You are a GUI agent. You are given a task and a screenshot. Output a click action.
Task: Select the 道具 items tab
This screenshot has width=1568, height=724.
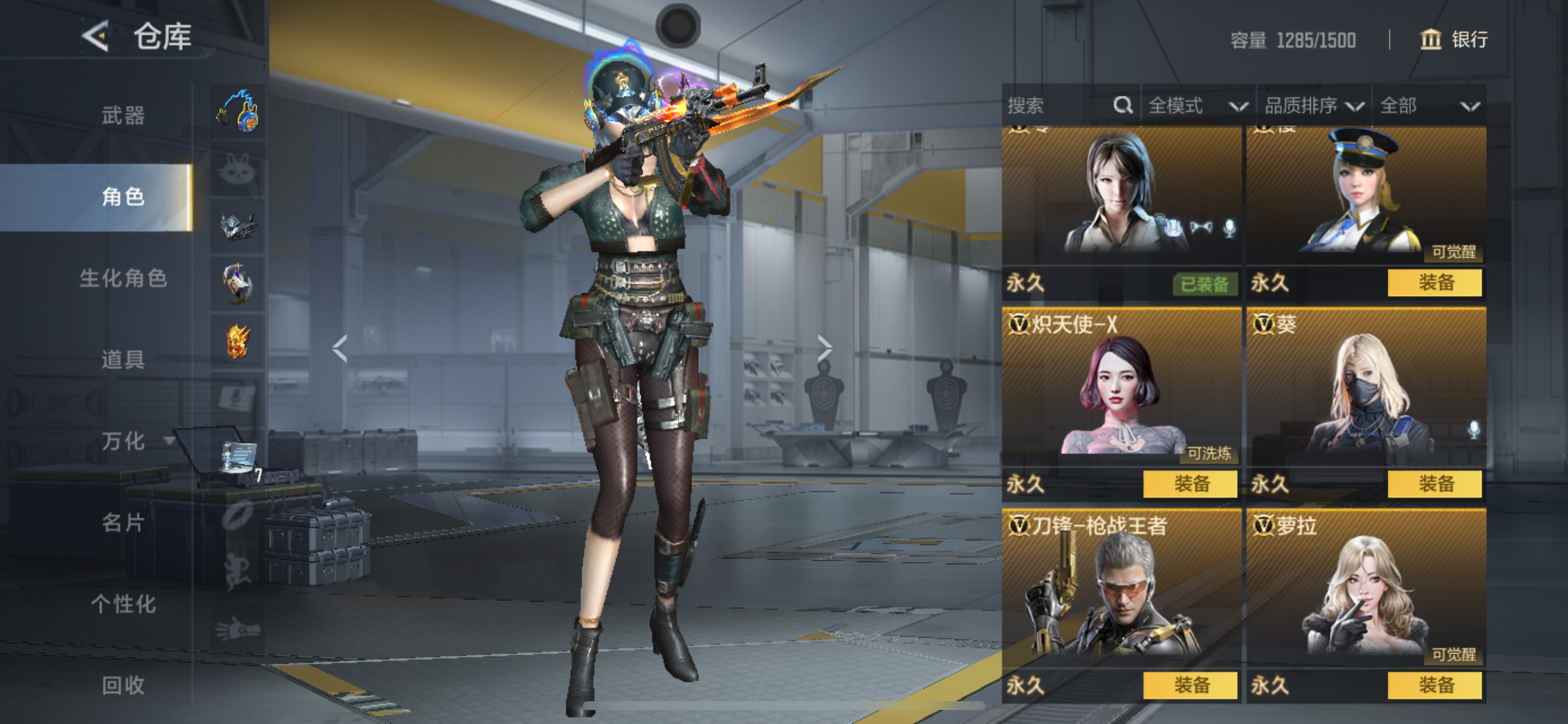point(123,360)
